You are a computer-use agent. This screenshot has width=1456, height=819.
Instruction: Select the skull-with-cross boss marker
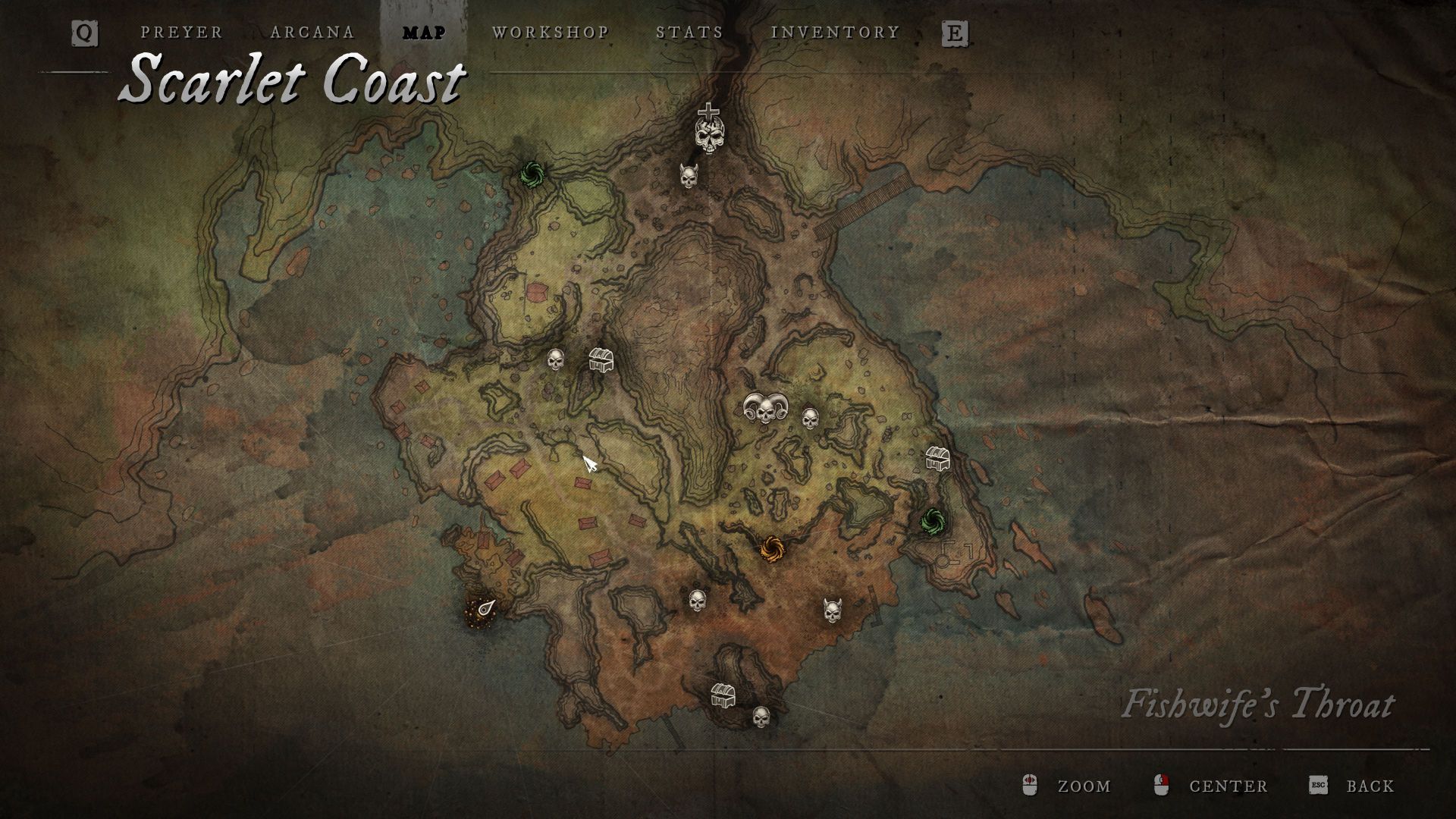click(708, 129)
